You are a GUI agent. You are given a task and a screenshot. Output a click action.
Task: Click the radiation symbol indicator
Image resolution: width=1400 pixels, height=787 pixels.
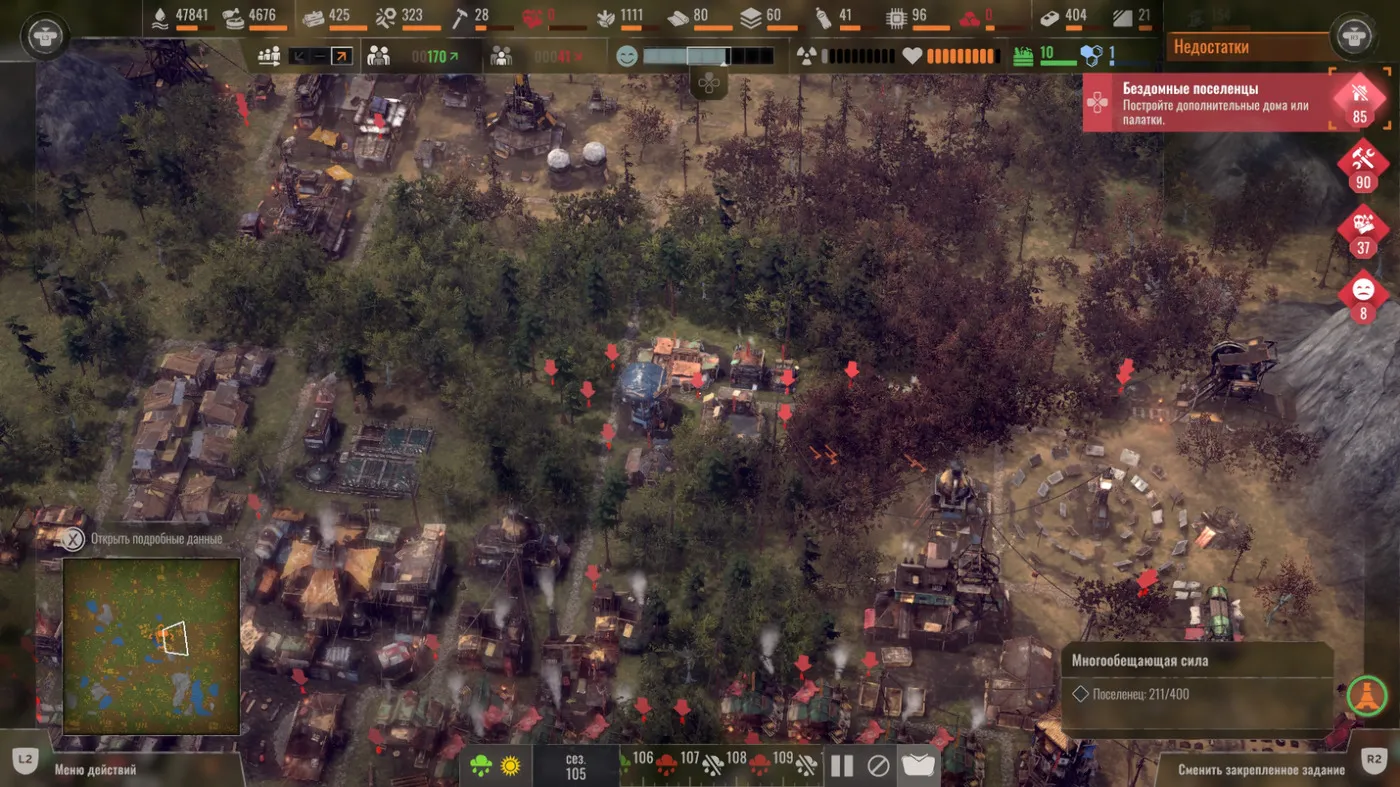click(806, 56)
